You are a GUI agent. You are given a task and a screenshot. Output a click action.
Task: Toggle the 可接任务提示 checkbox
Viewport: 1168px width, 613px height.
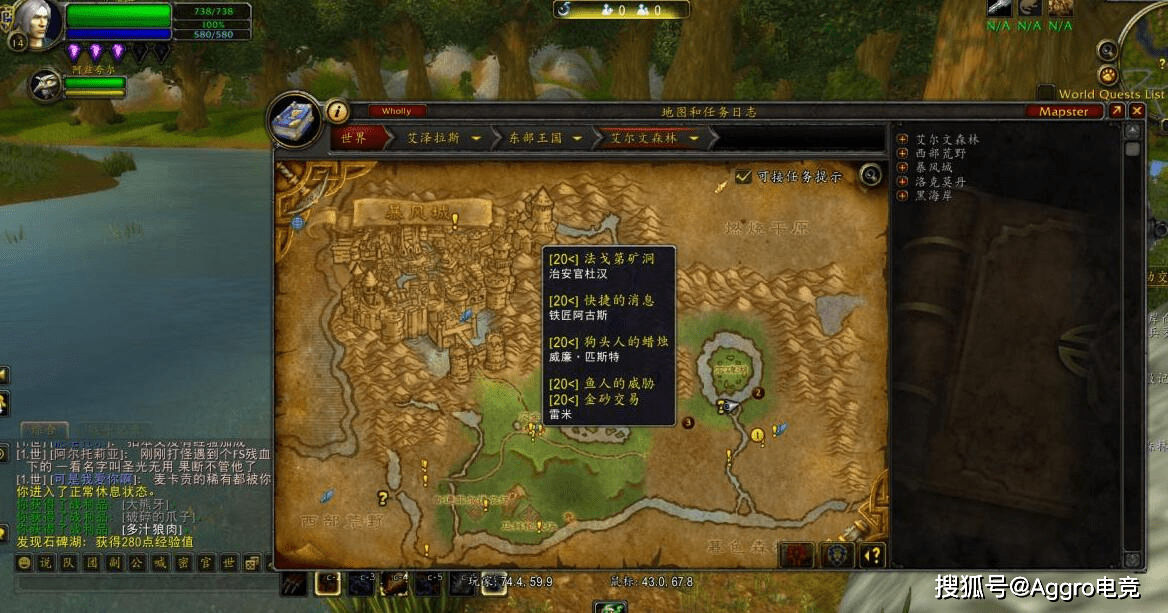tap(743, 176)
